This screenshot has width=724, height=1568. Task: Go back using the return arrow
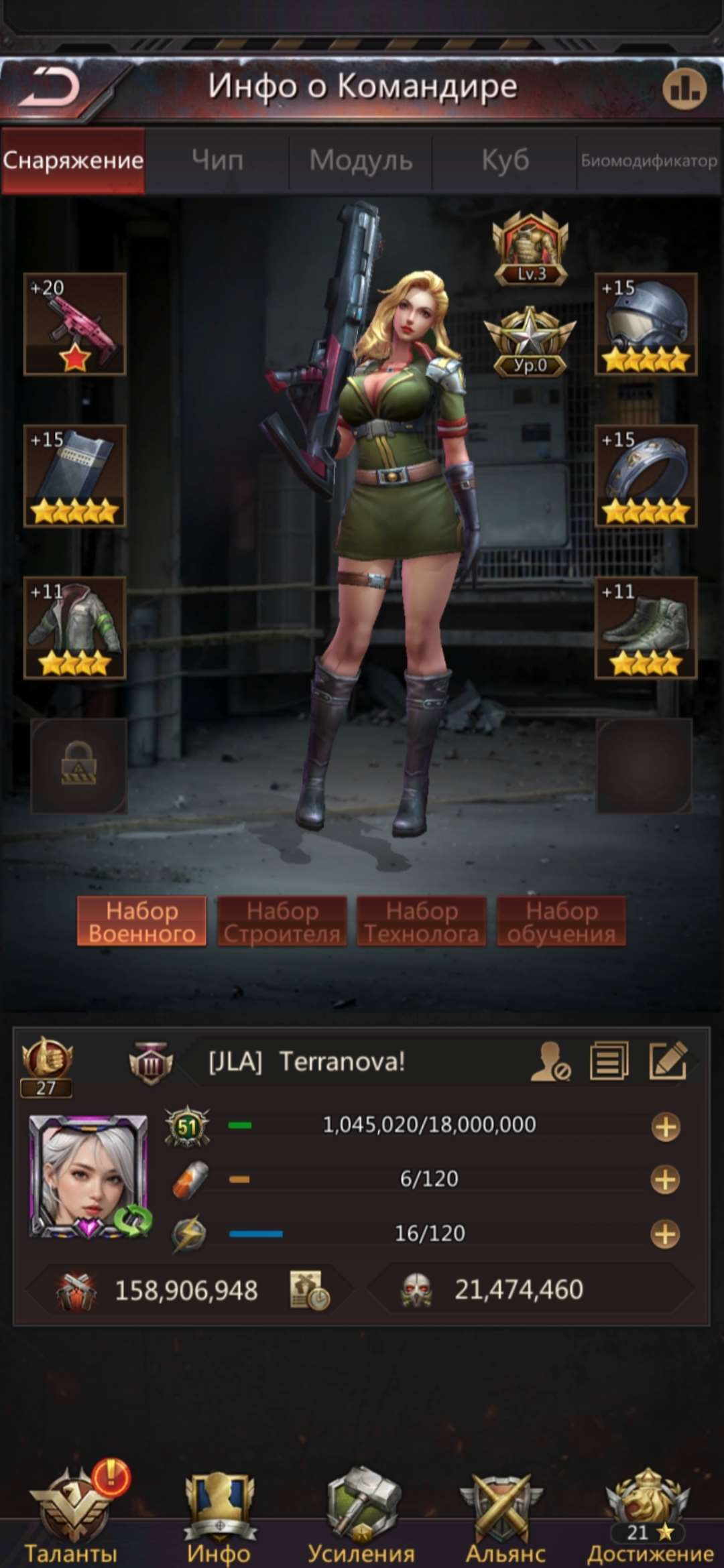point(50,88)
